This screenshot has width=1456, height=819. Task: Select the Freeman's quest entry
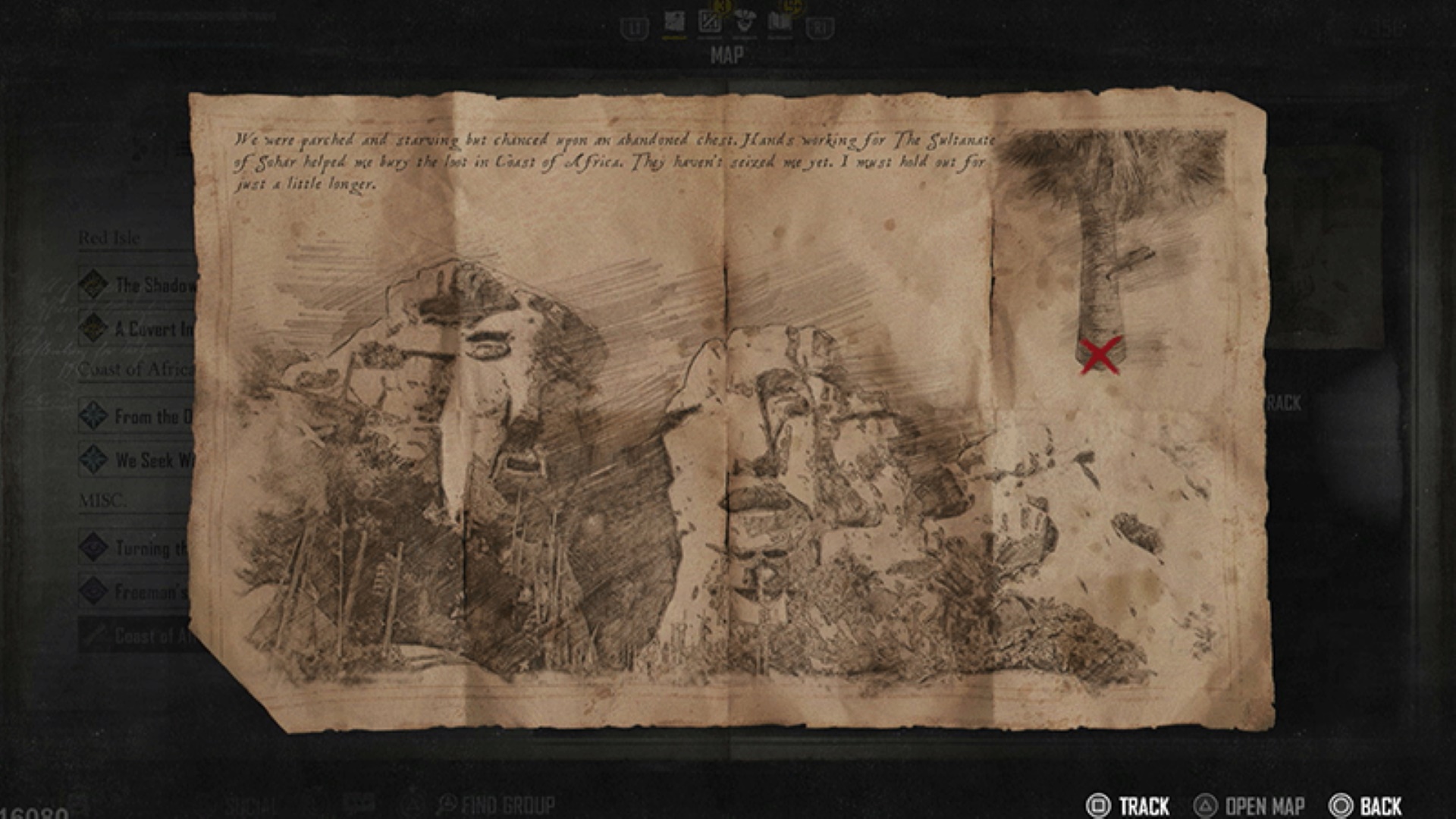tap(144, 591)
